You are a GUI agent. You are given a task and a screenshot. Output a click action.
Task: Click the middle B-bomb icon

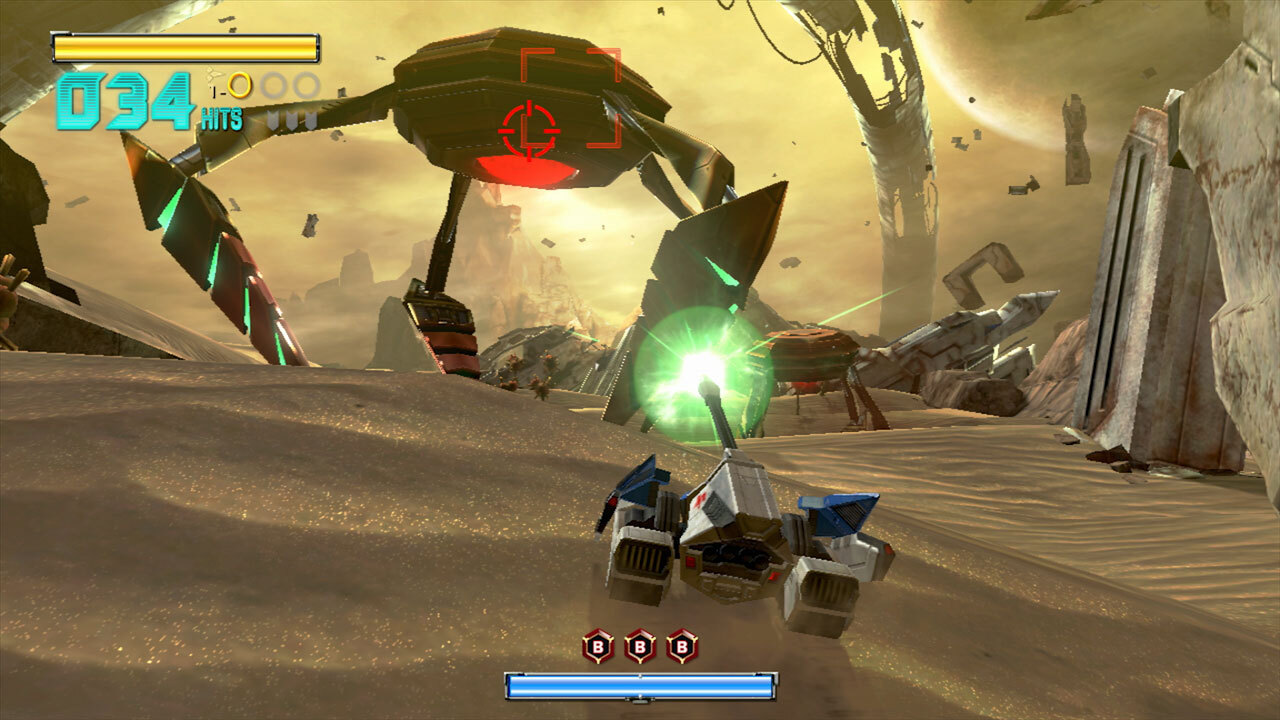point(639,645)
